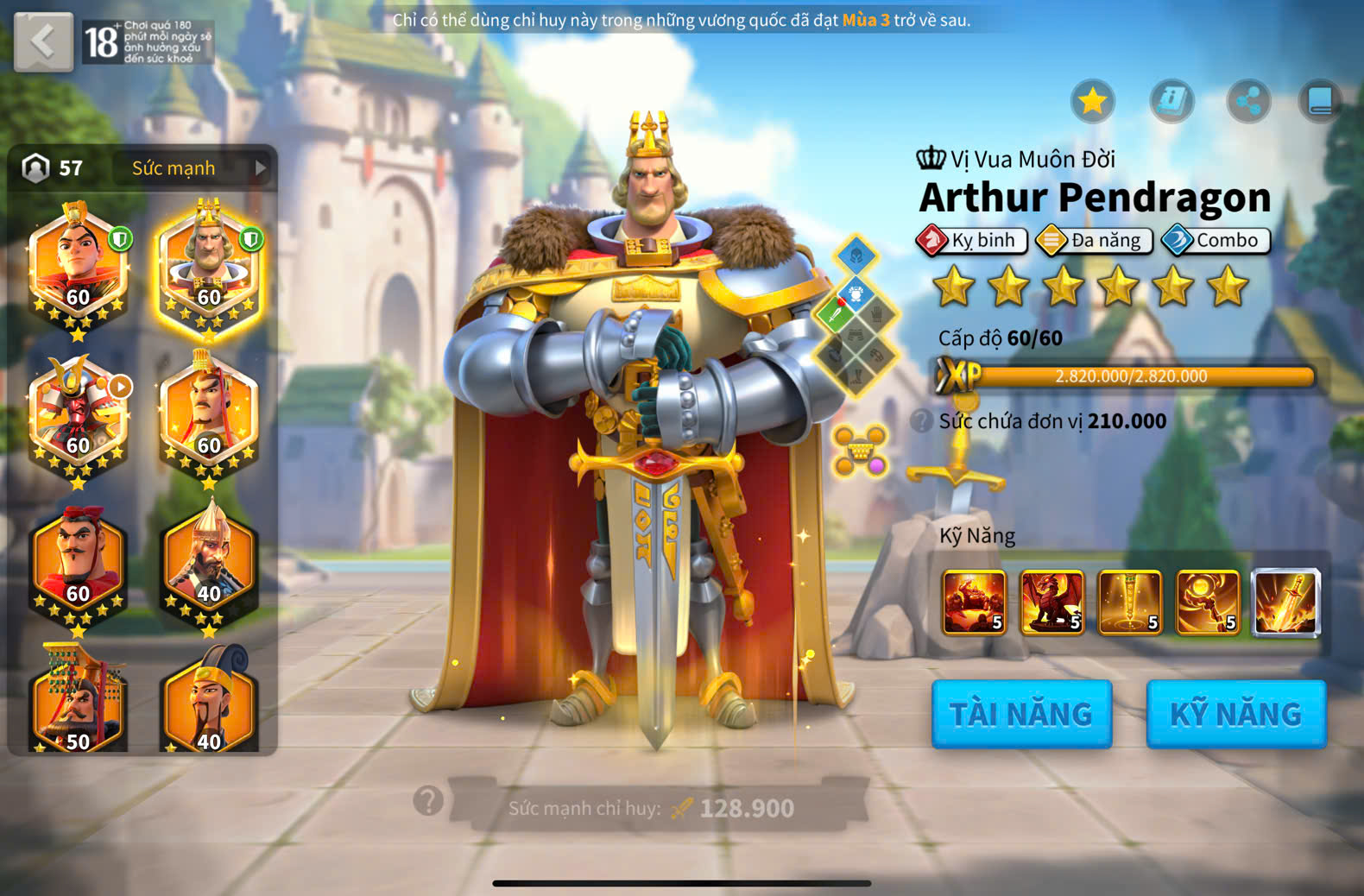Open the golden formation icon beside Arthur
1364x896 pixels.
(860, 450)
